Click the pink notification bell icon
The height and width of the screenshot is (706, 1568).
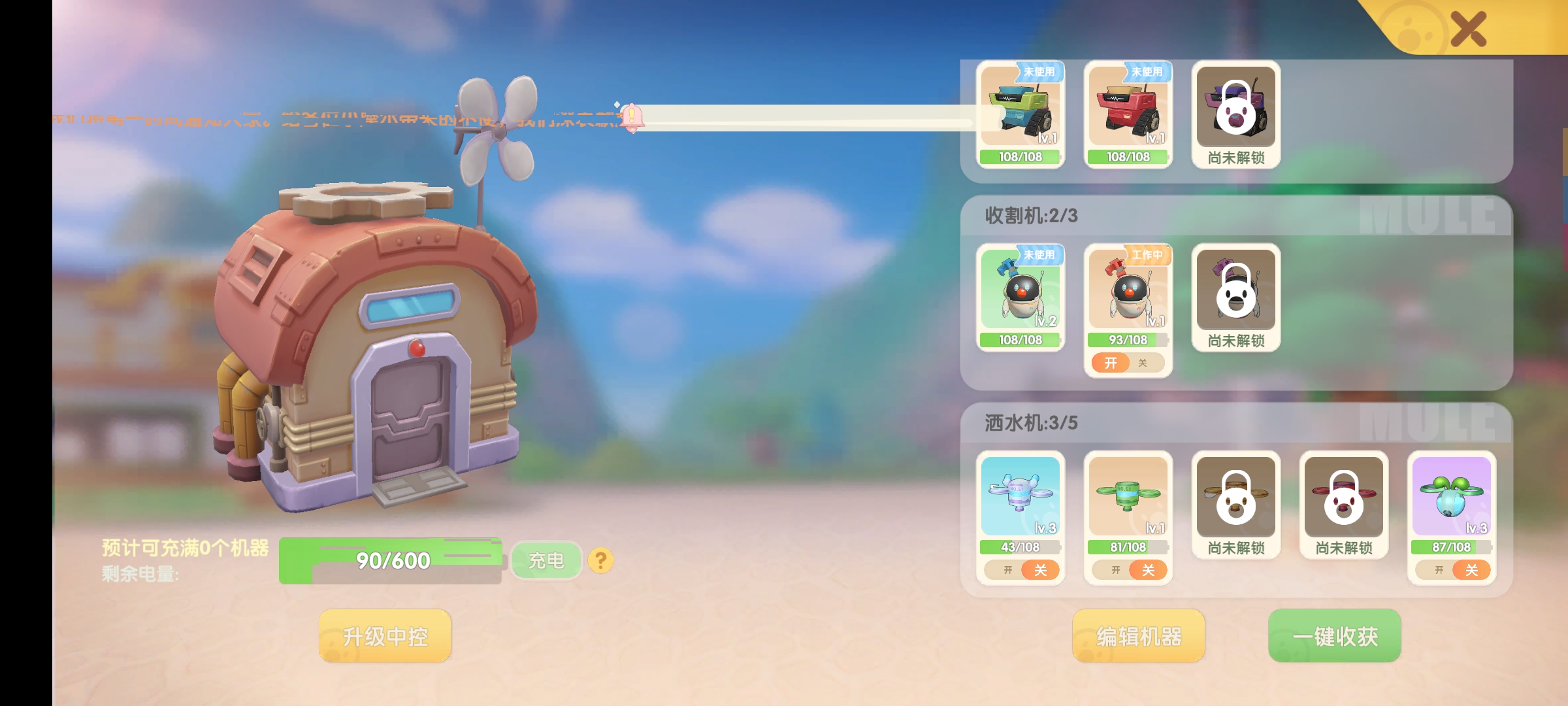click(x=631, y=118)
